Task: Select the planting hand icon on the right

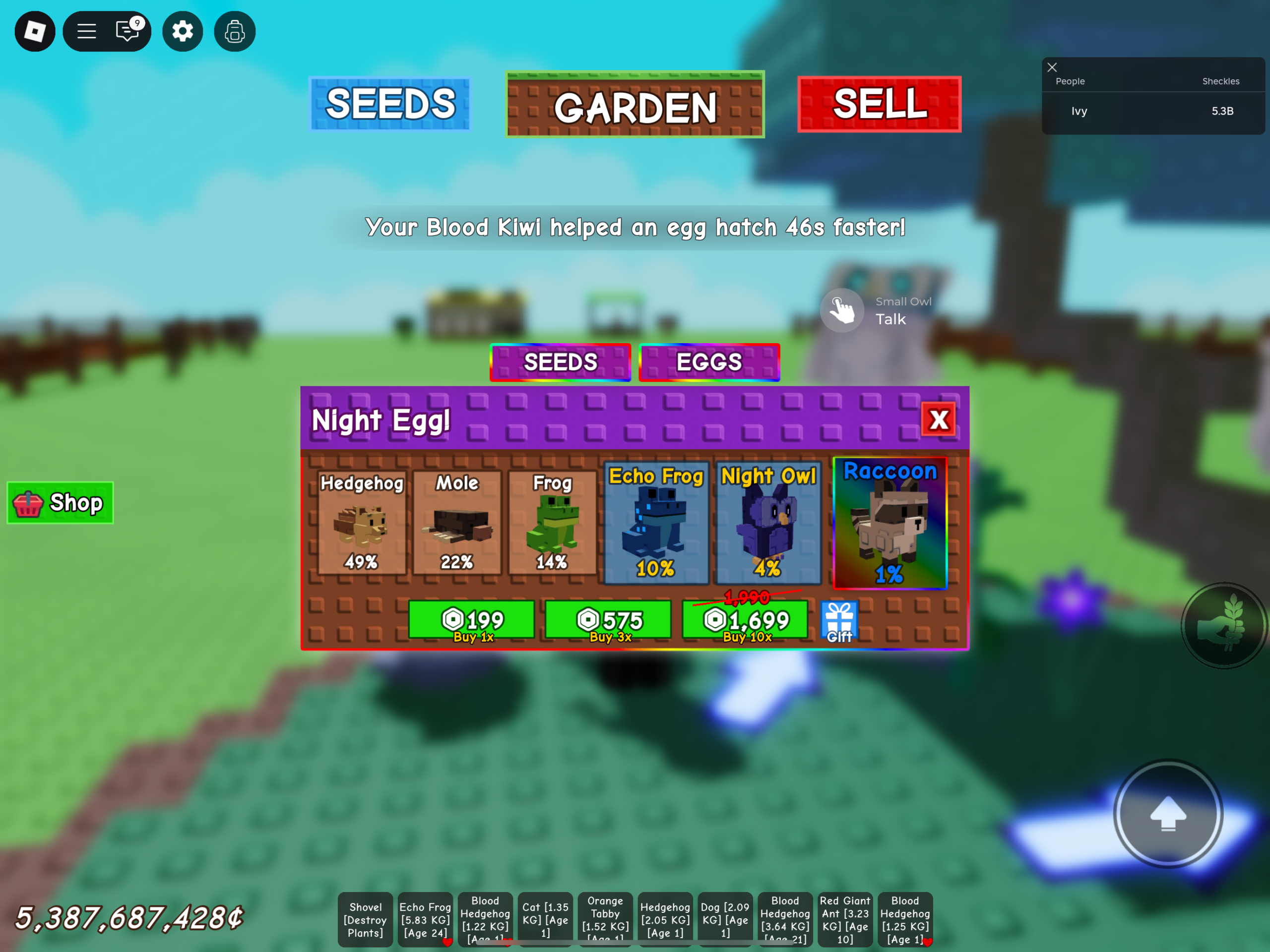Action: click(x=1223, y=627)
